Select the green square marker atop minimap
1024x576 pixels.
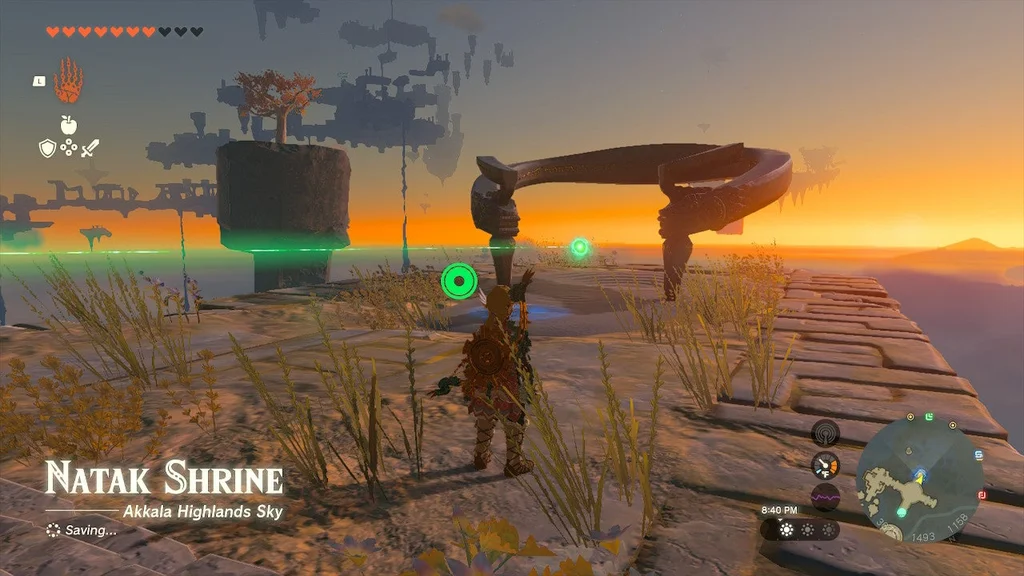[x=929, y=416]
